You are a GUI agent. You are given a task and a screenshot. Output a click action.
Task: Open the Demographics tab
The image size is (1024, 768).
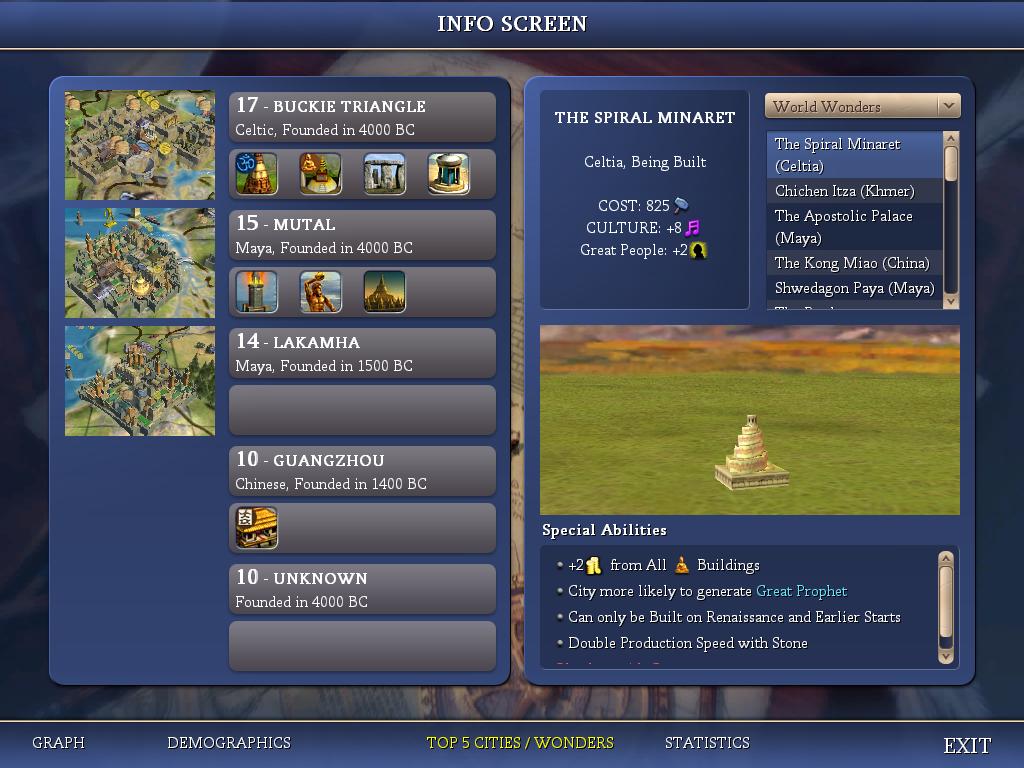pyautogui.click(x=229, y=743)
